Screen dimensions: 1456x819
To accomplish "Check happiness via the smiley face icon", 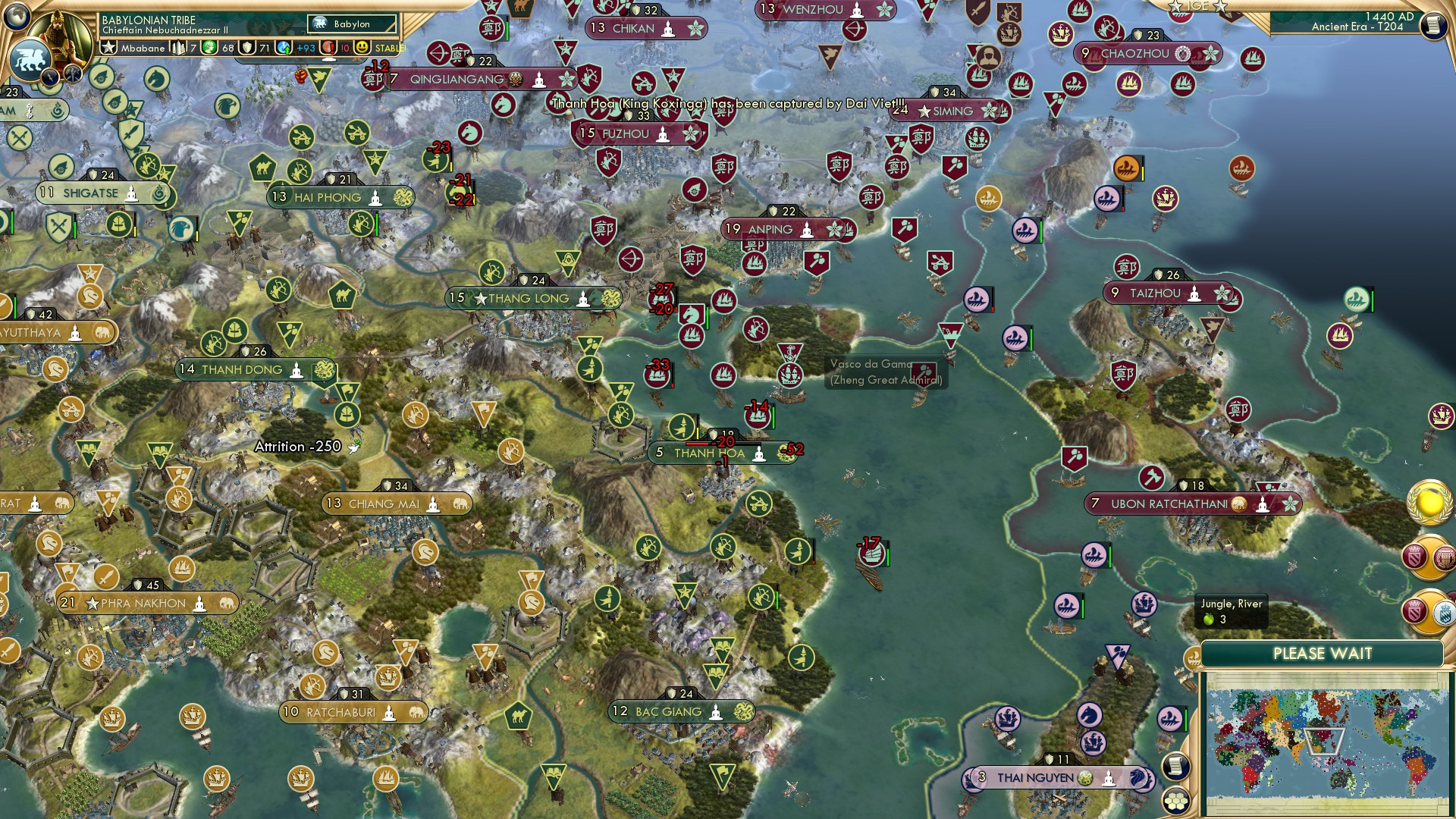I will click(361, 47).
